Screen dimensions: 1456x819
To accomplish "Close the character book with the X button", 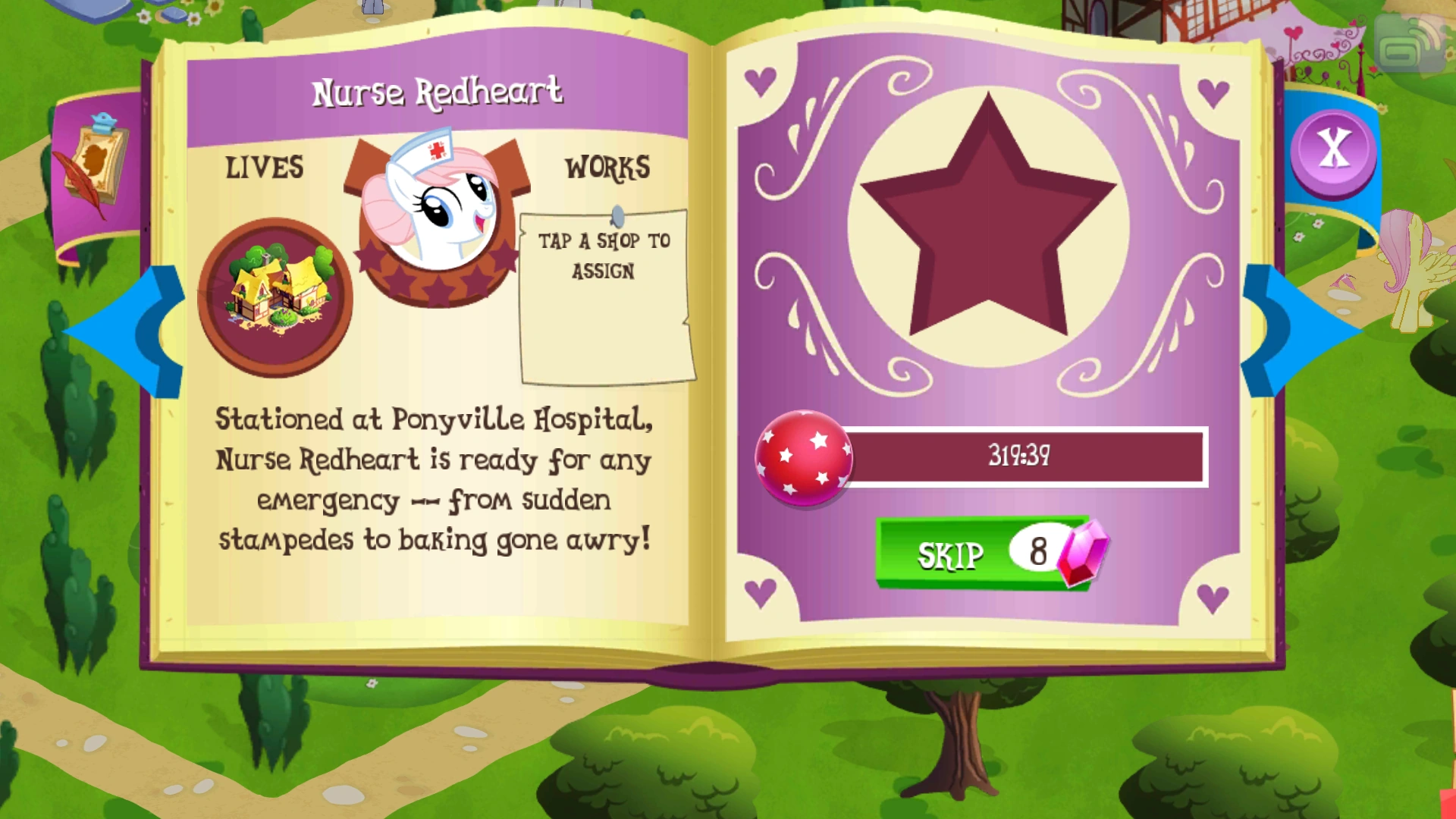I will click(x=1332, y=149).
